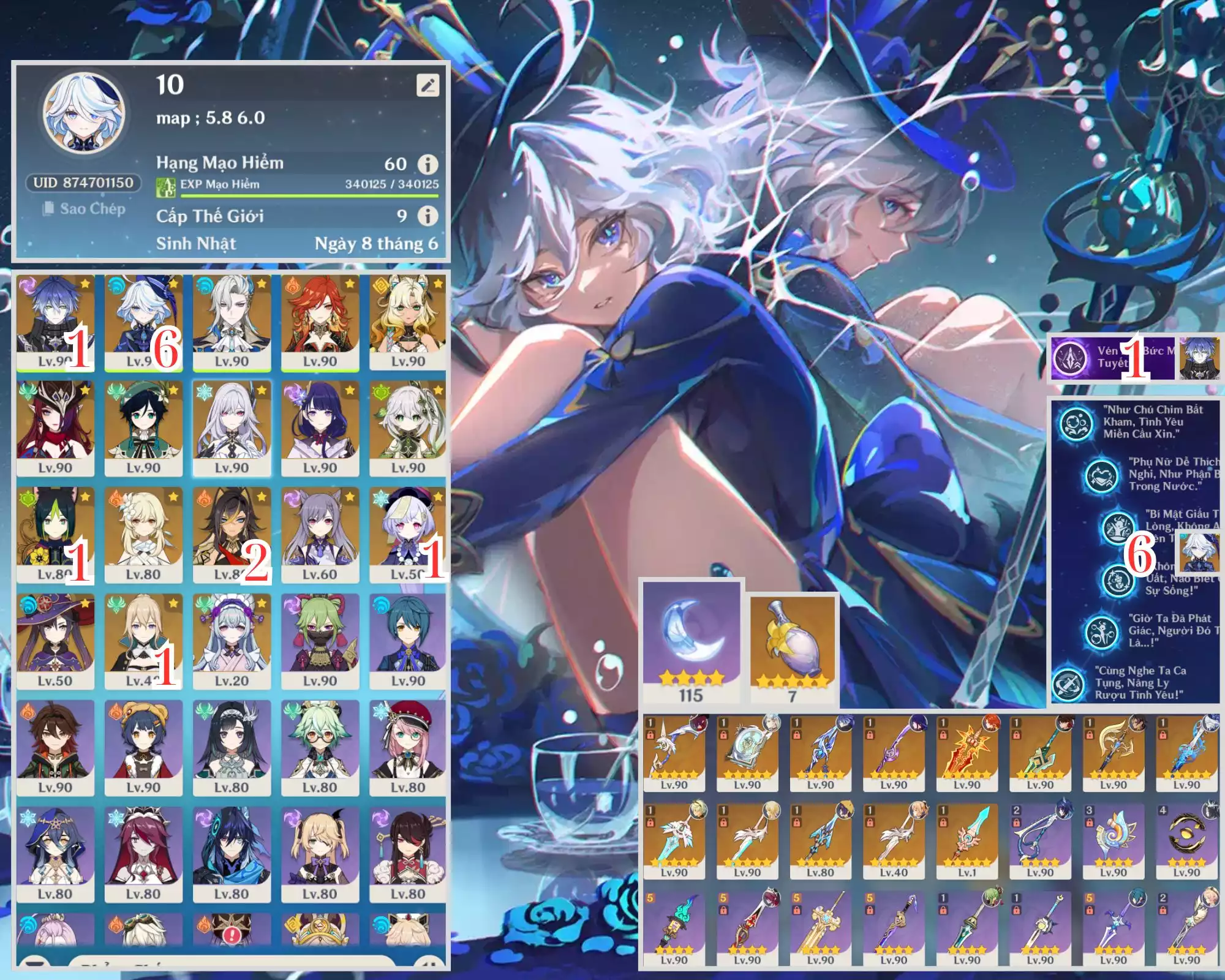Copy the UID using Sao Chép
1225x980 pixels.
click(84, 209)
